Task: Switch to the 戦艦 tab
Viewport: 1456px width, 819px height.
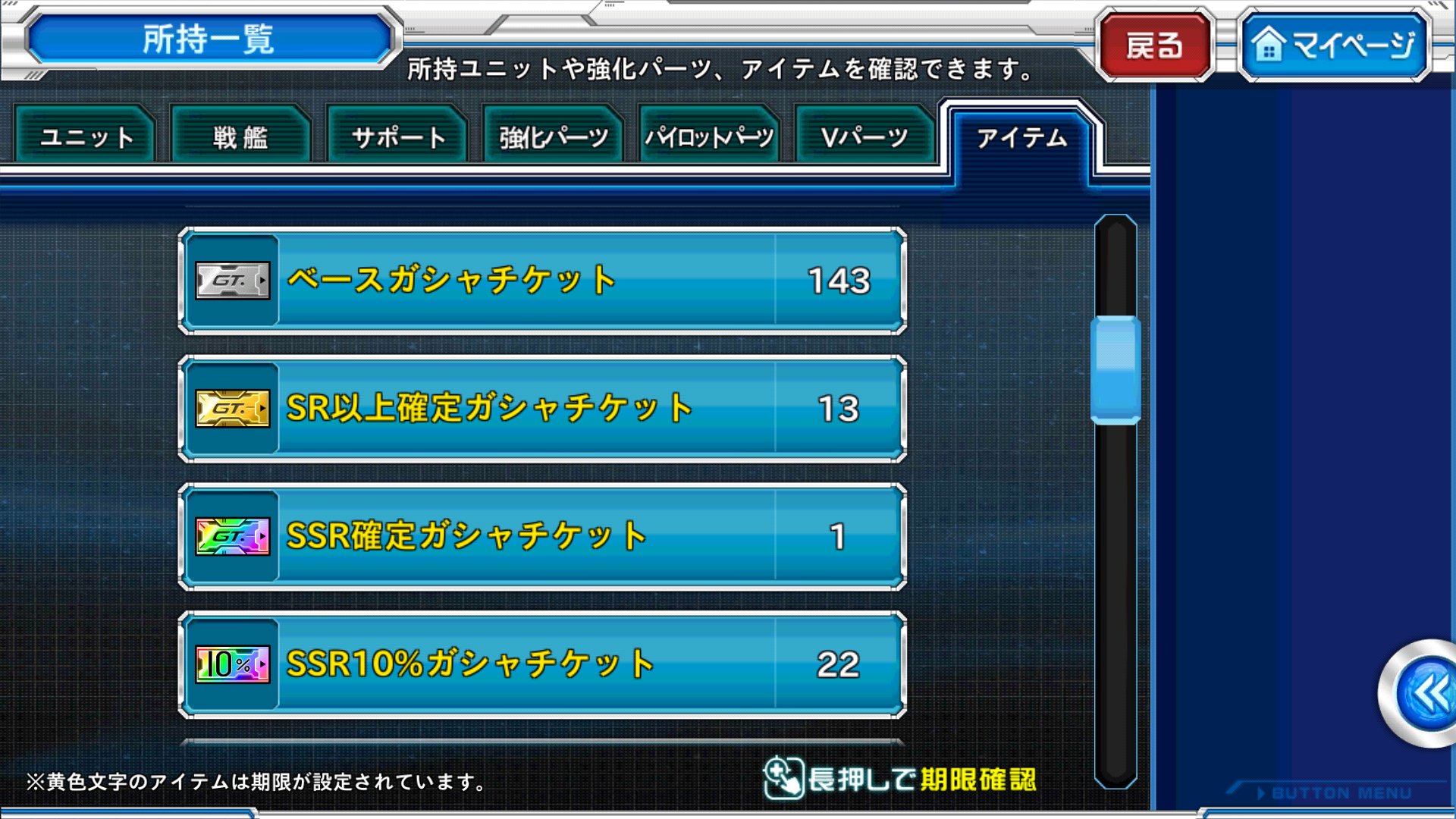Action: coord(241,137)
